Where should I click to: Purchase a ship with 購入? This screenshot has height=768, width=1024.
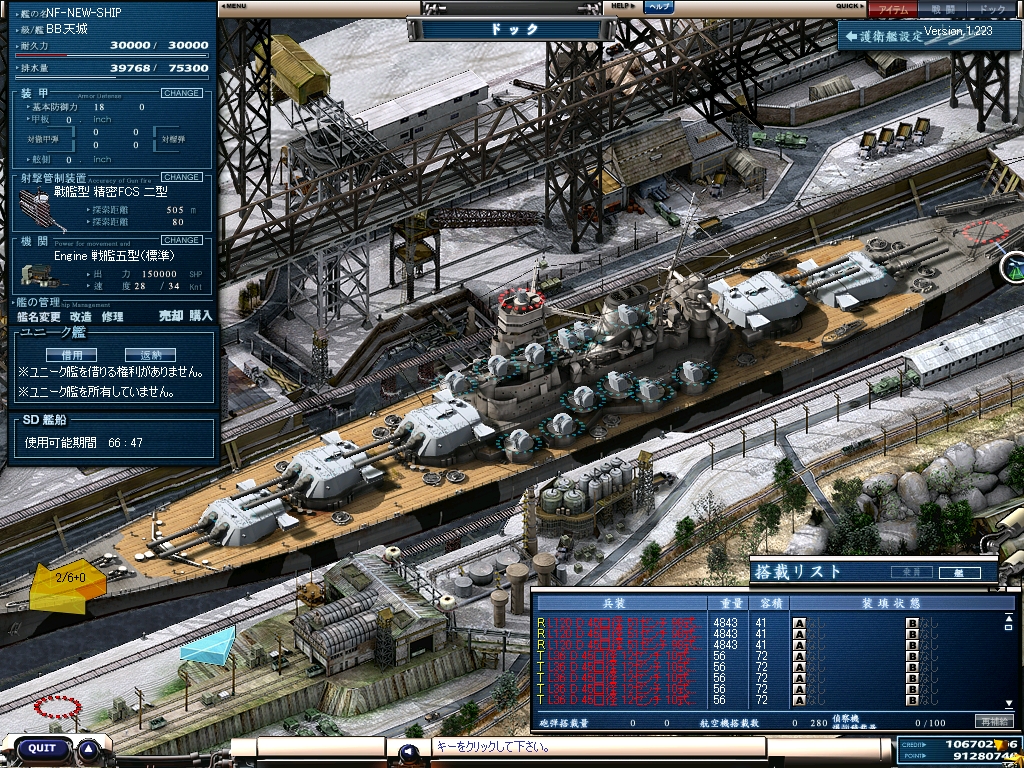point(201,316)
